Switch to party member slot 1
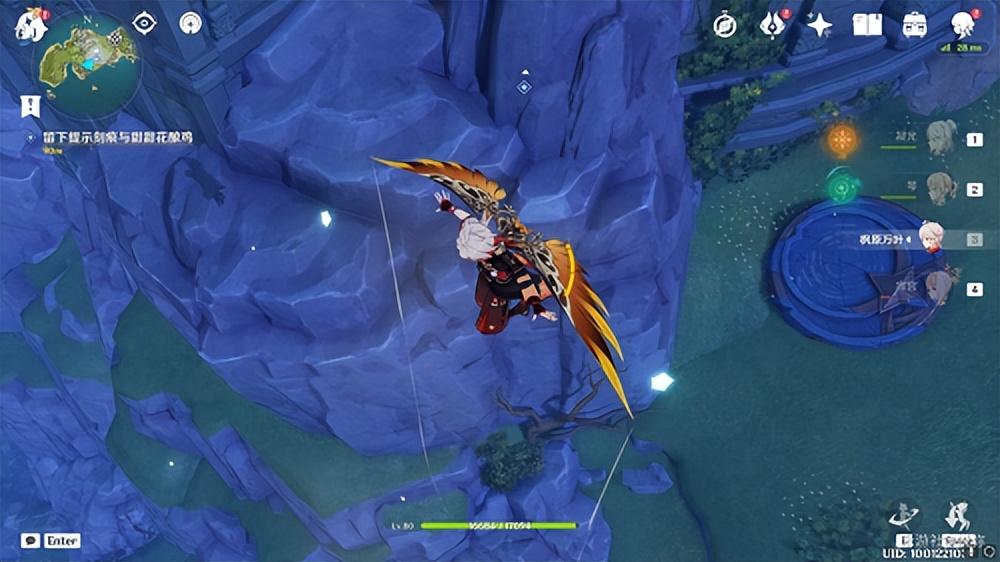This screenshot has height=562, width=1000. (943, 139)
